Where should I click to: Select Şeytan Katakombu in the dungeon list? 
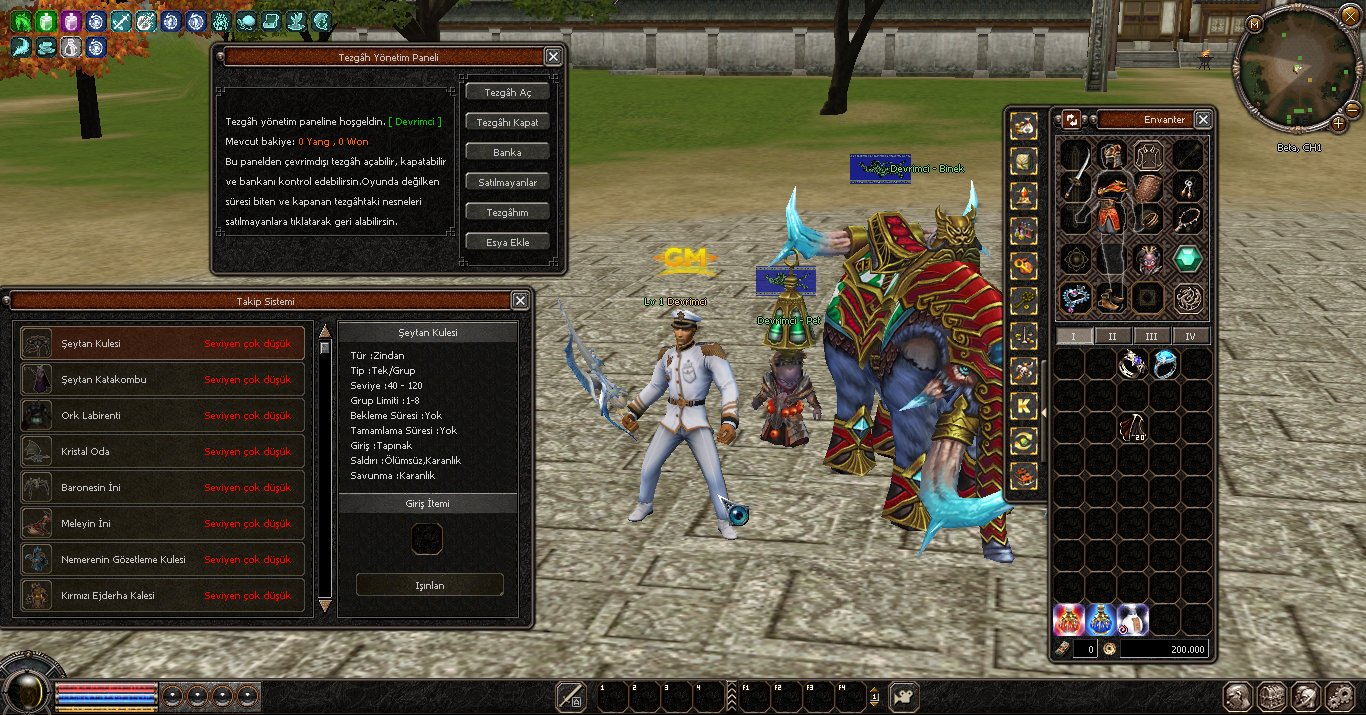[x=163, y=380]
